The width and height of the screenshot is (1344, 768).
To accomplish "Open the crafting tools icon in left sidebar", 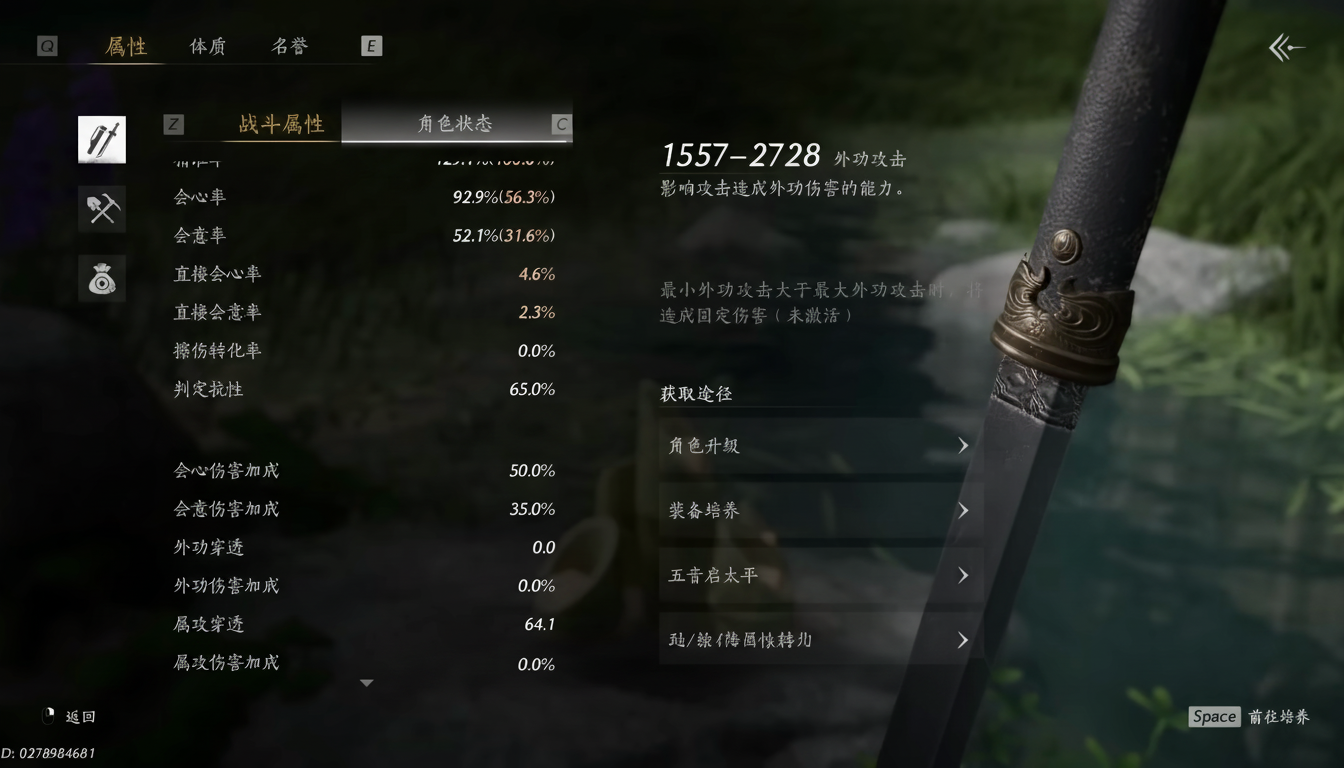I will [101, 209].
